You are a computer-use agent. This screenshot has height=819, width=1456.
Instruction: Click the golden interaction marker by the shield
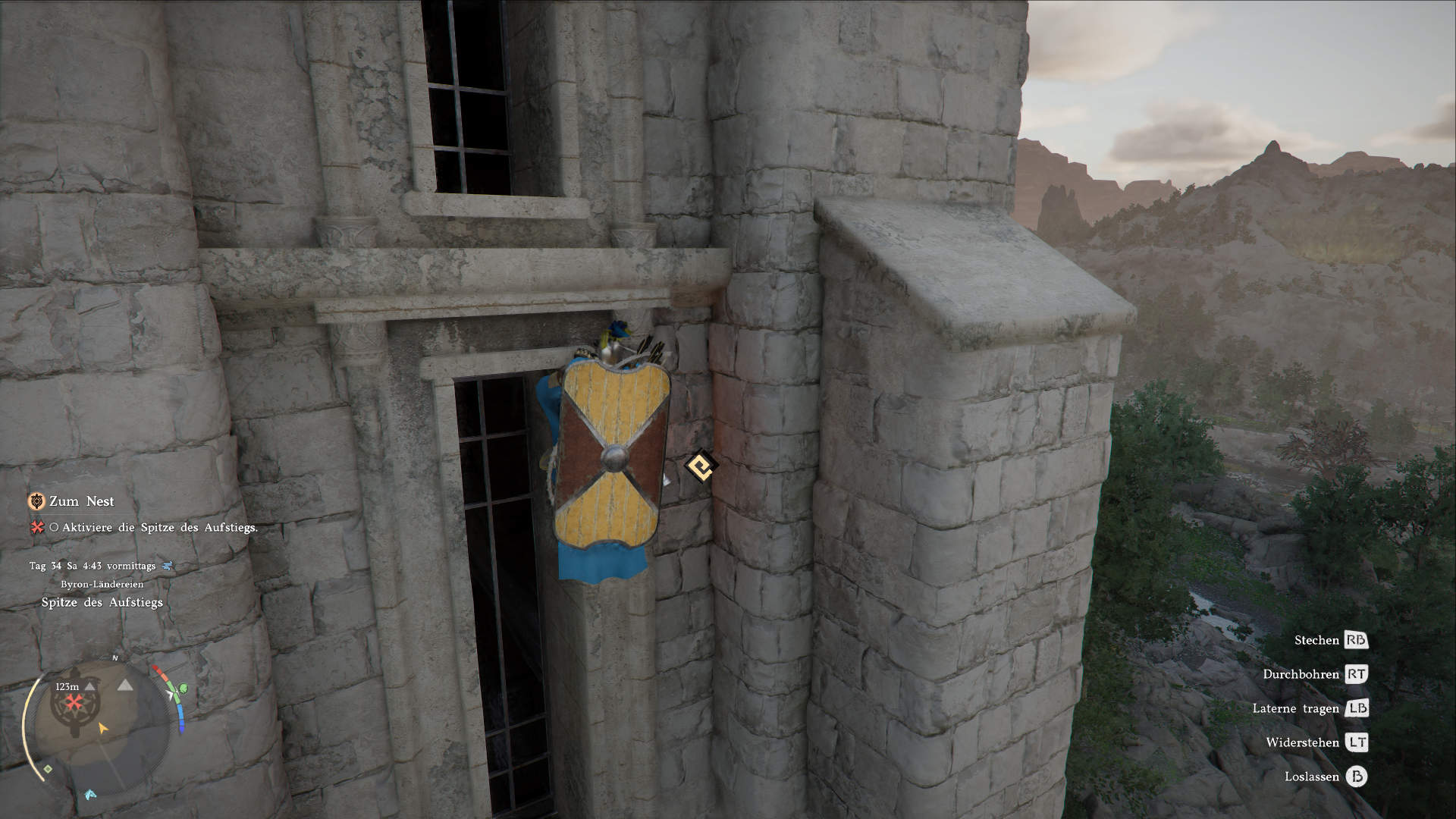pyautogui.click(x=701, y=465)
